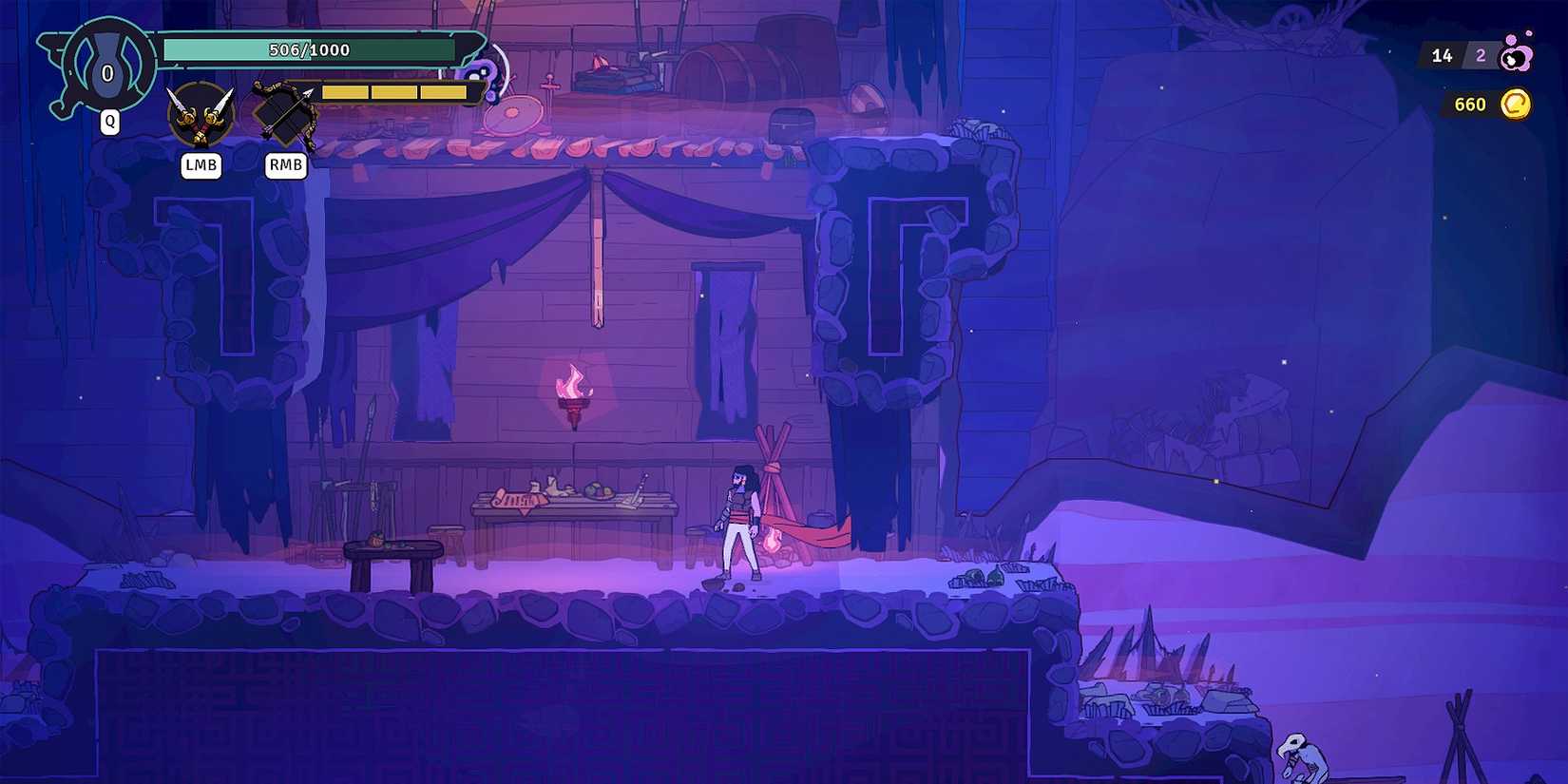This screenshot has height=784, width=1568.
Task: Click the Q keybind label
Action: 109,121
